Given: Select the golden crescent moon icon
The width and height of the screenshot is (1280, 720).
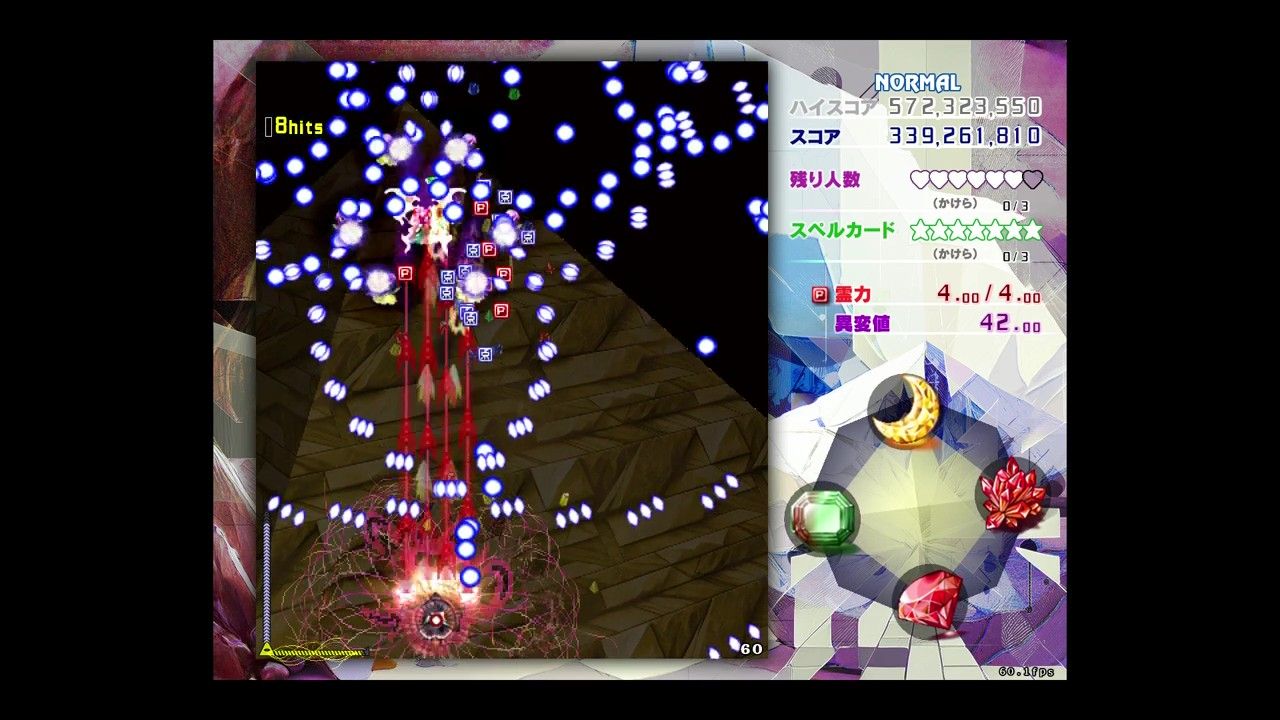Looking at the screenshot, I should click(x=906, y=411).
